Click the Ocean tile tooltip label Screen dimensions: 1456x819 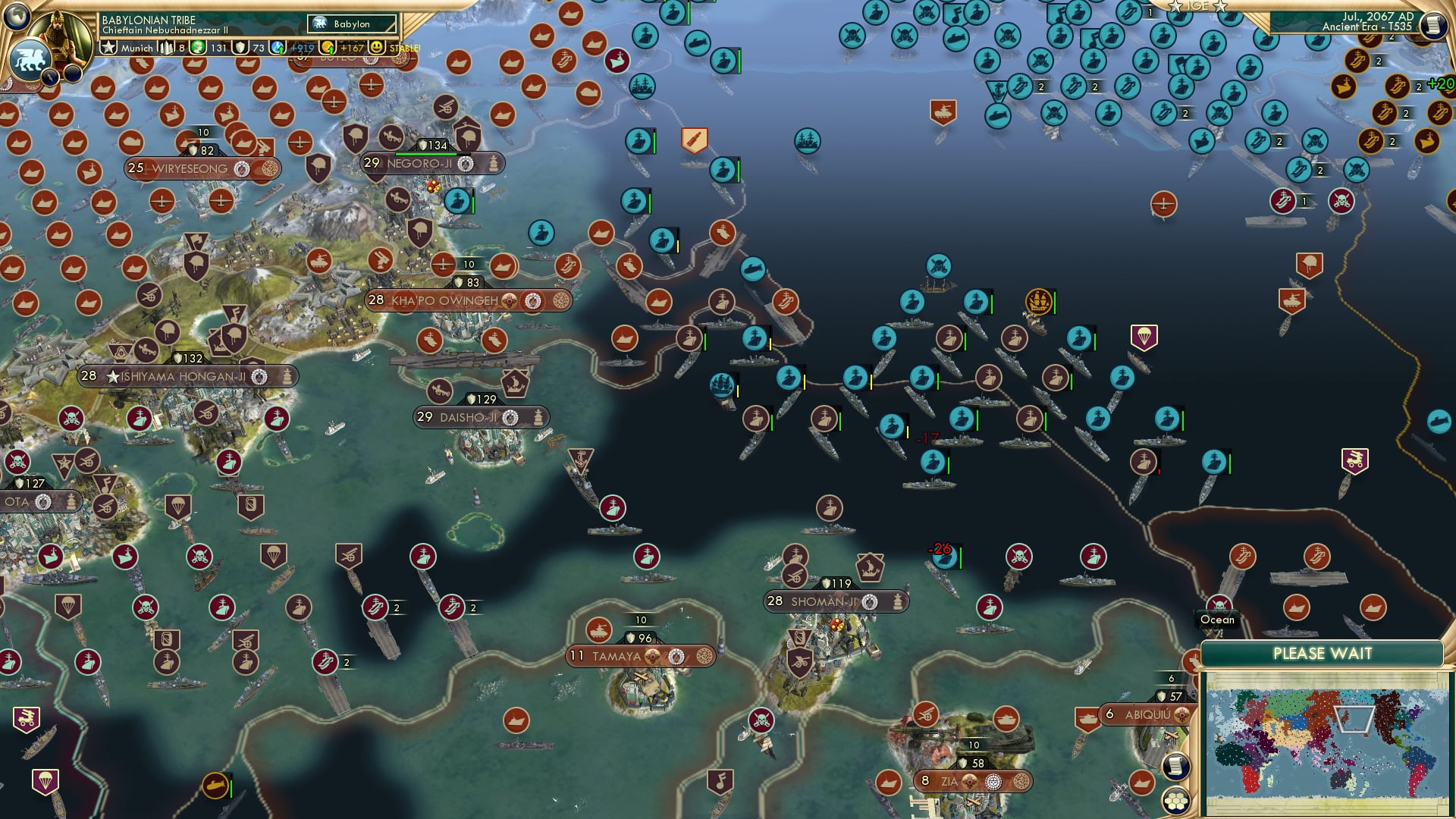tap(1217, 620)
